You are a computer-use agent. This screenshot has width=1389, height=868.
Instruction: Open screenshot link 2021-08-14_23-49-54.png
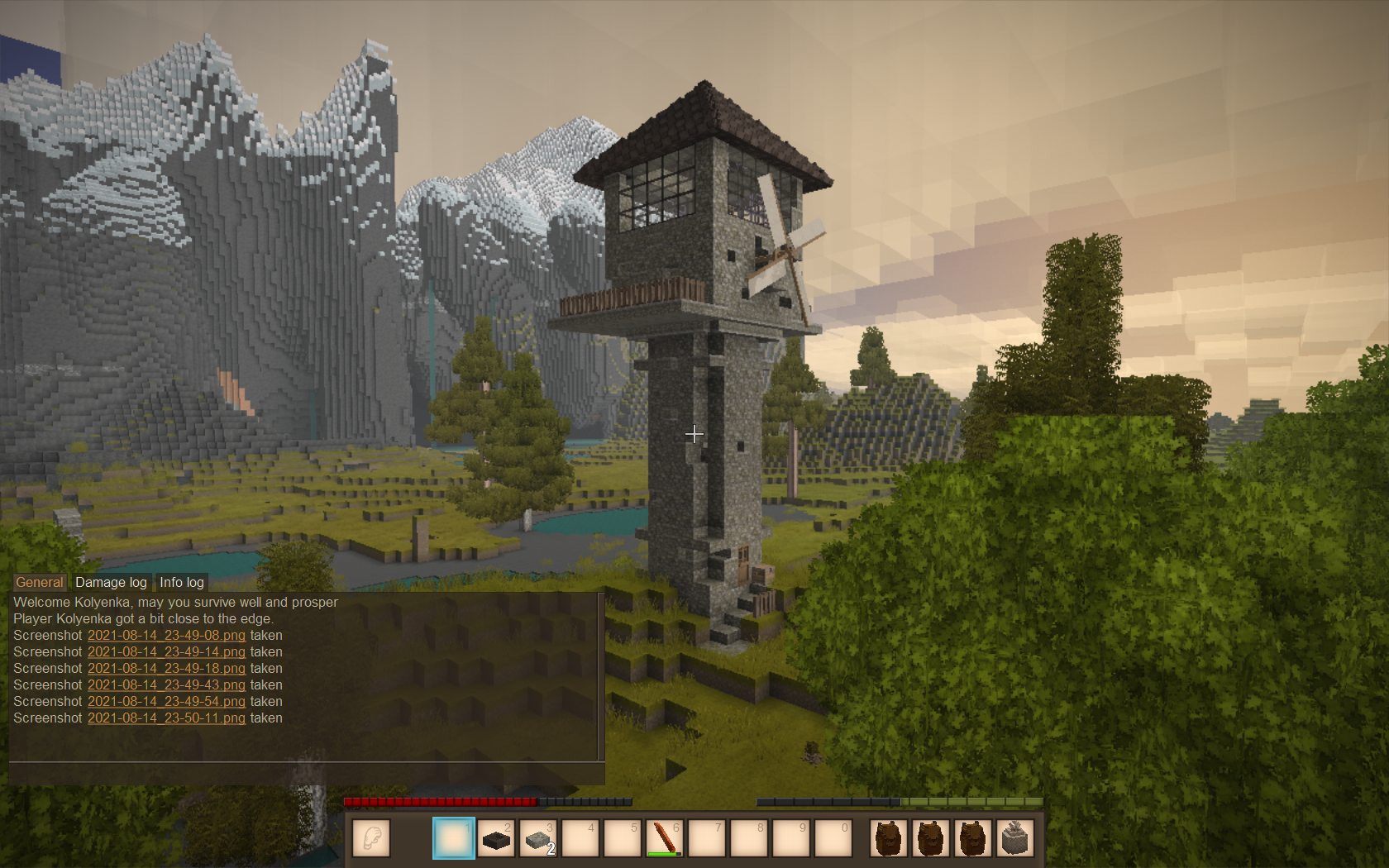point(166,702)
